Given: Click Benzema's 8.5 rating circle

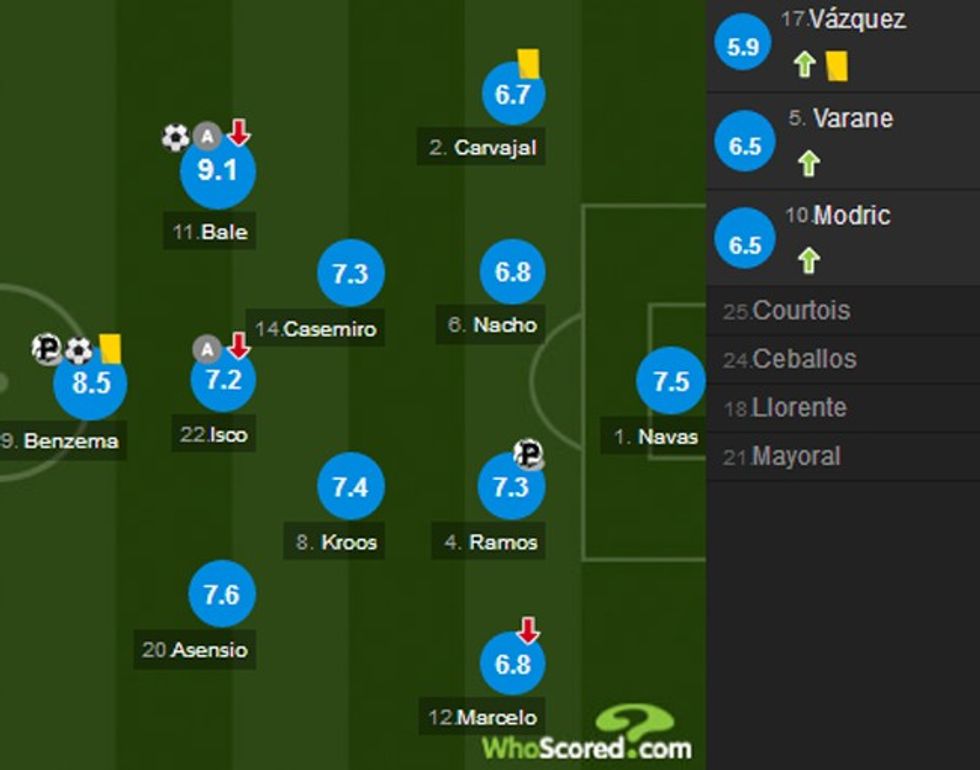Looking at the screenshot, I should point(90,382).
